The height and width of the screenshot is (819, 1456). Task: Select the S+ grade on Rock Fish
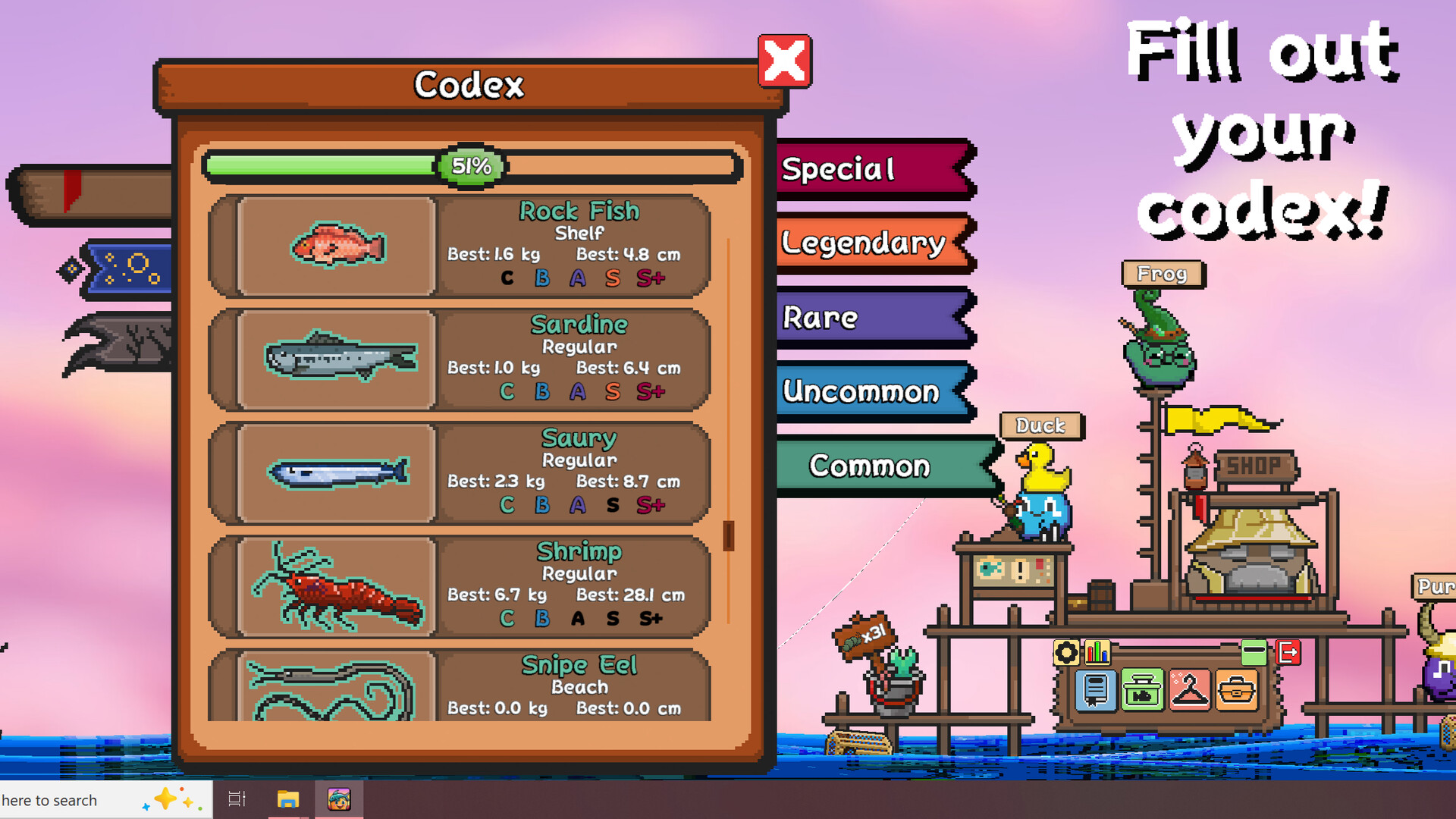point(648,278)
